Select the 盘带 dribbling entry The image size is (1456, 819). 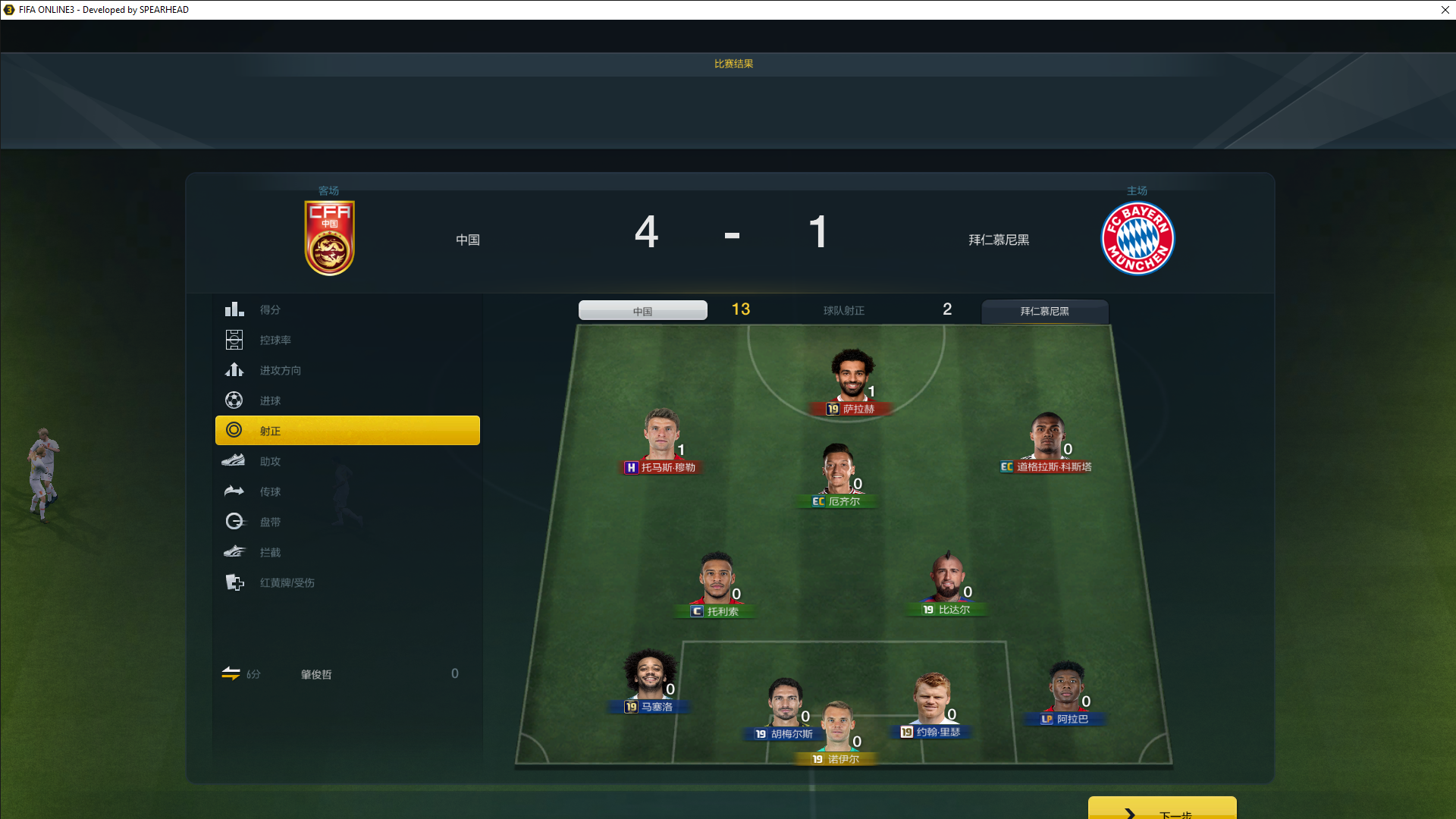coord(270,522)
